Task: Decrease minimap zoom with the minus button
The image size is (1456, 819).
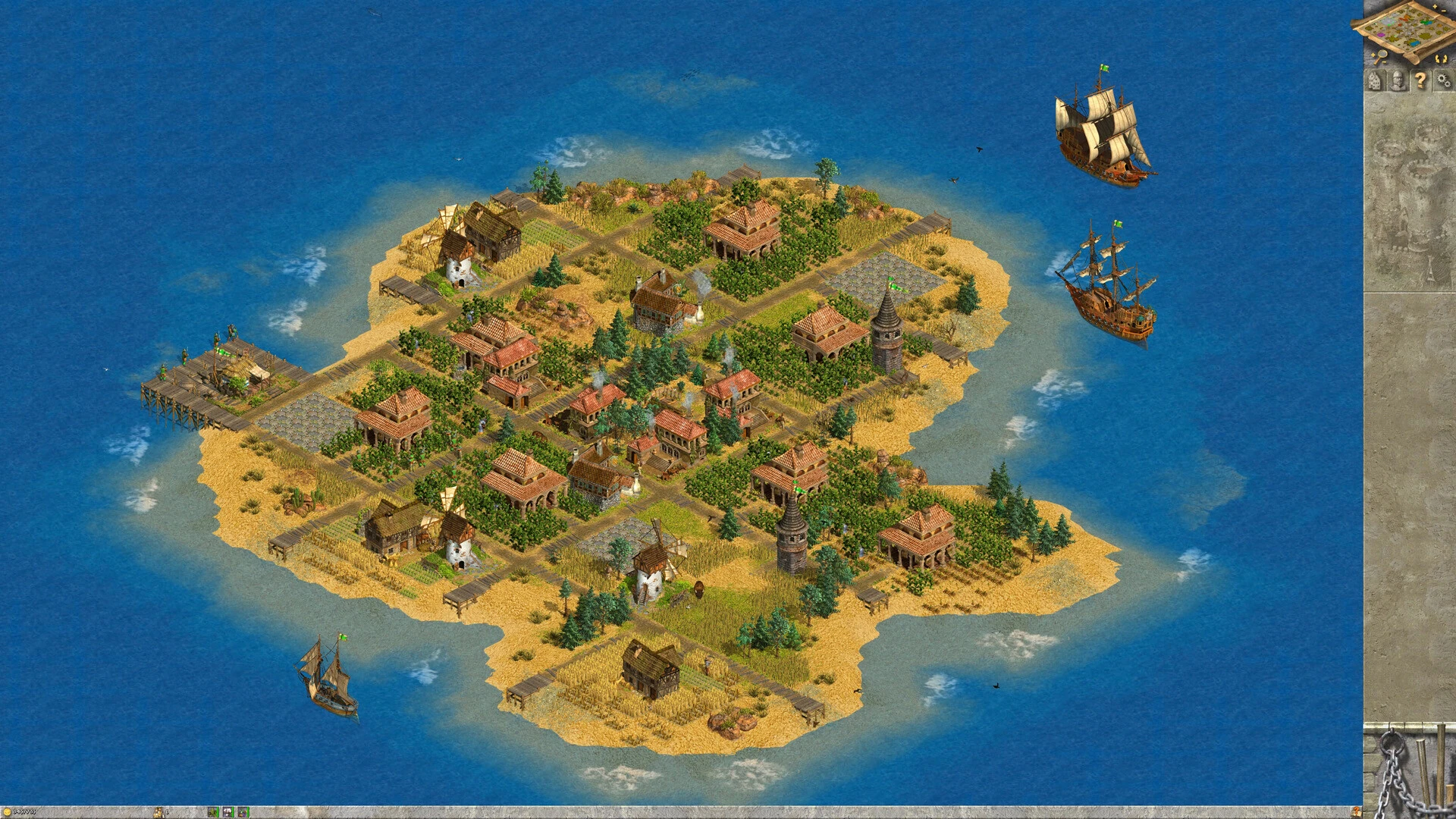Action: pyautogui.click(x=1443, y=10)
